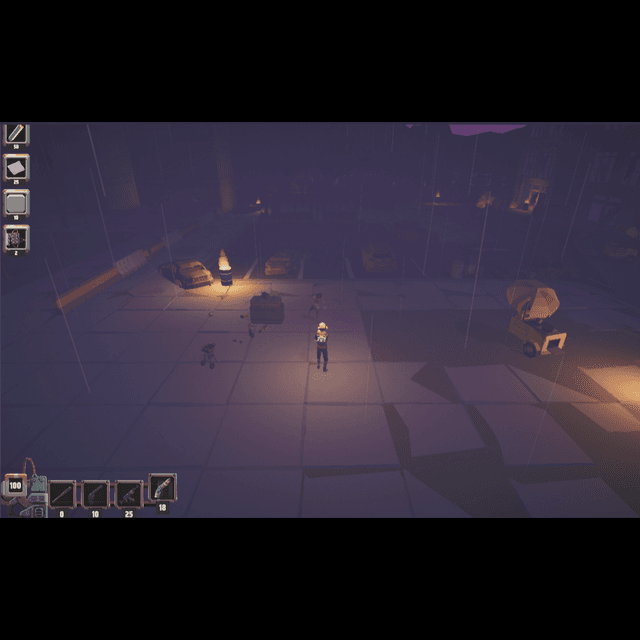Select the highlighted shotgun weapon slot
This screenshot has height=640, width=640.
162,487
